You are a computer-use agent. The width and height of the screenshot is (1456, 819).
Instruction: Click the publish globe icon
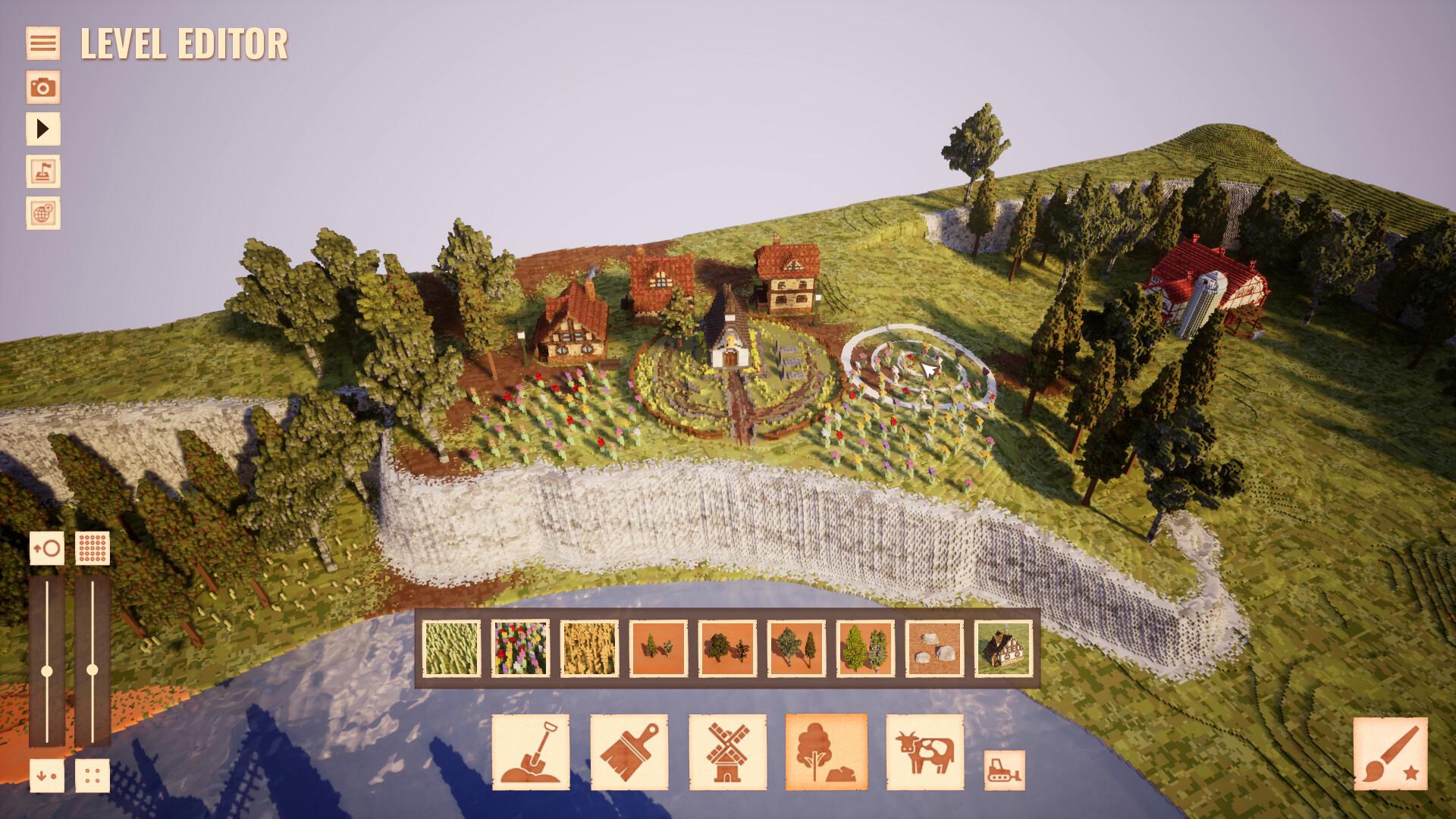coord(43,215)
